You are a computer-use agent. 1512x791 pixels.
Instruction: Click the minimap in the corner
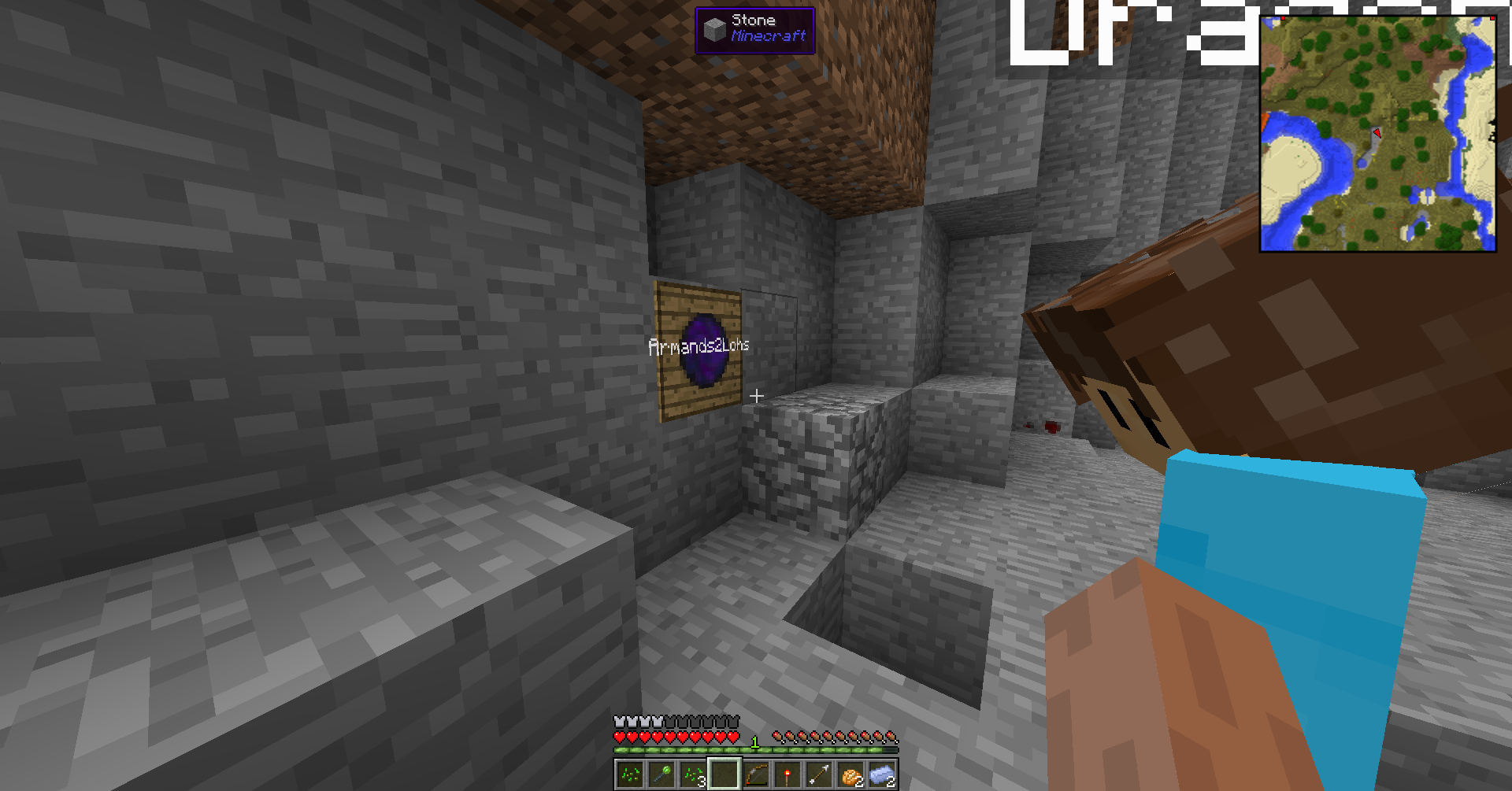(1377, 134)
